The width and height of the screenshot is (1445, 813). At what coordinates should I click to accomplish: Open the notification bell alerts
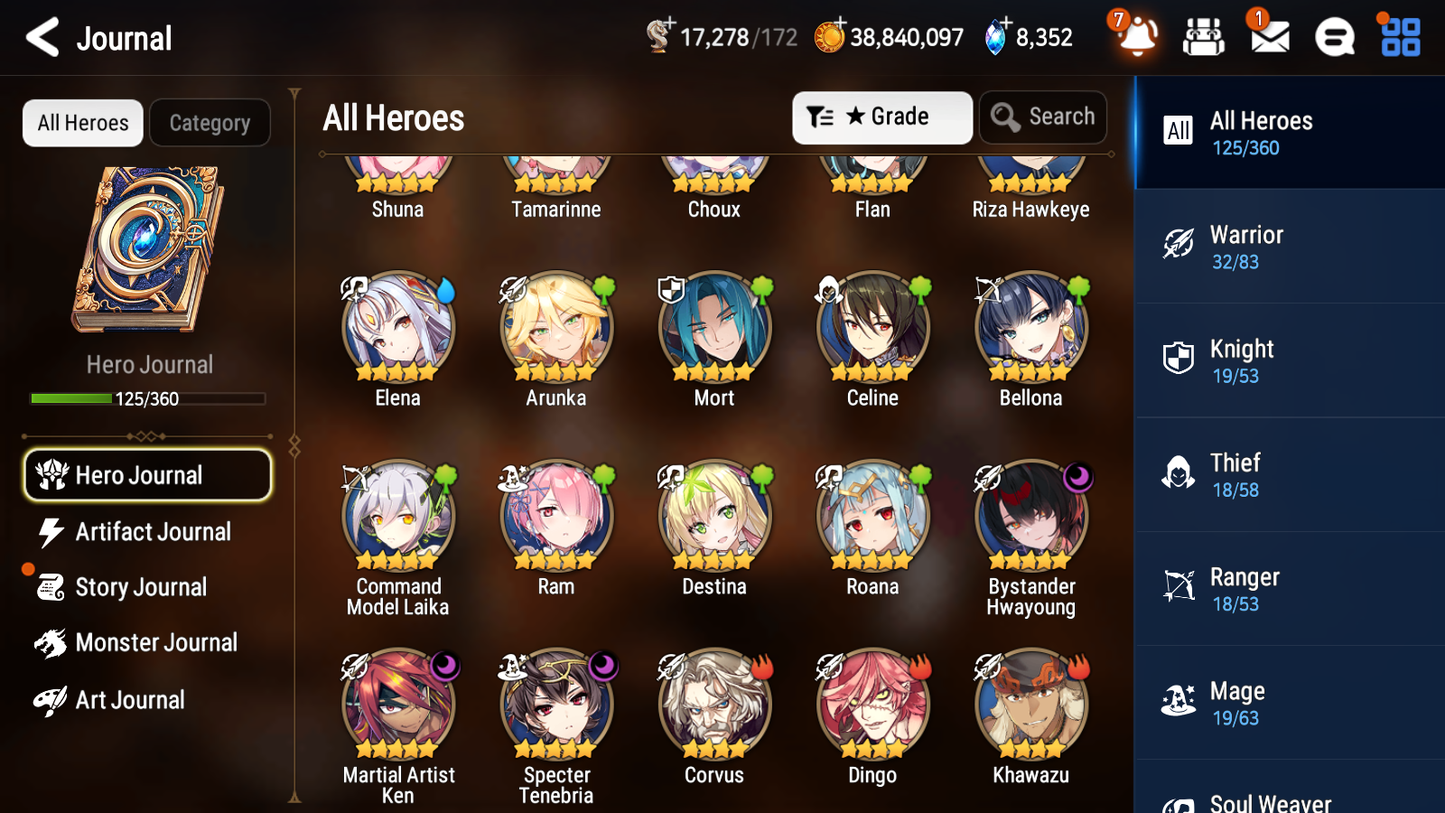pos(1136,38)
